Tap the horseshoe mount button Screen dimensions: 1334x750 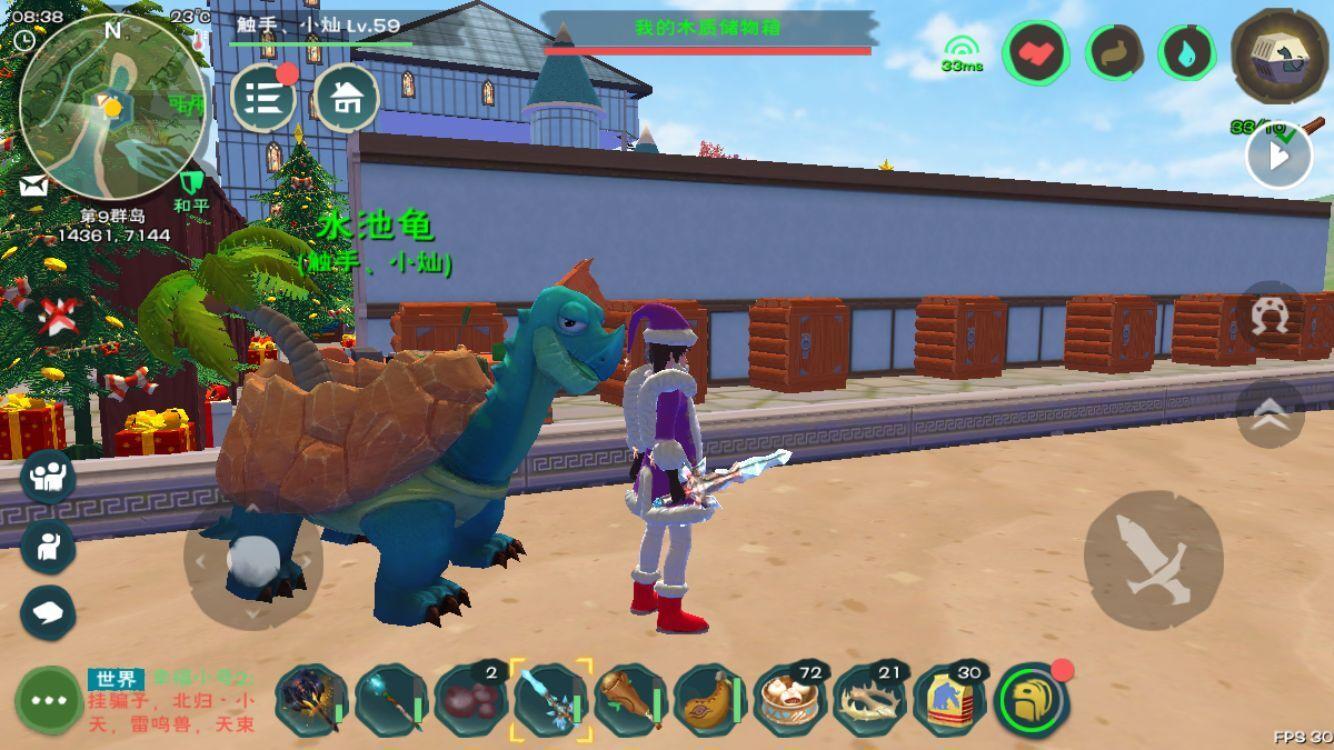[1270, 315]
